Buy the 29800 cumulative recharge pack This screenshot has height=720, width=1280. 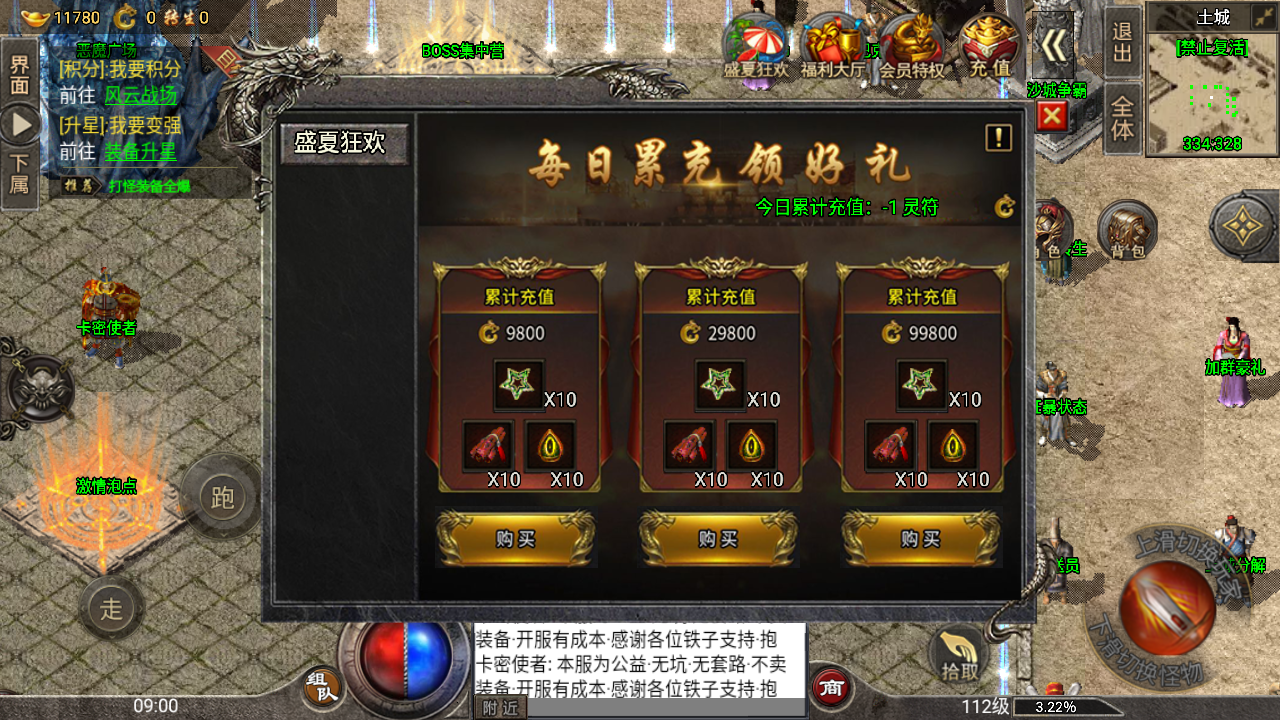click(x=718, y=539)
